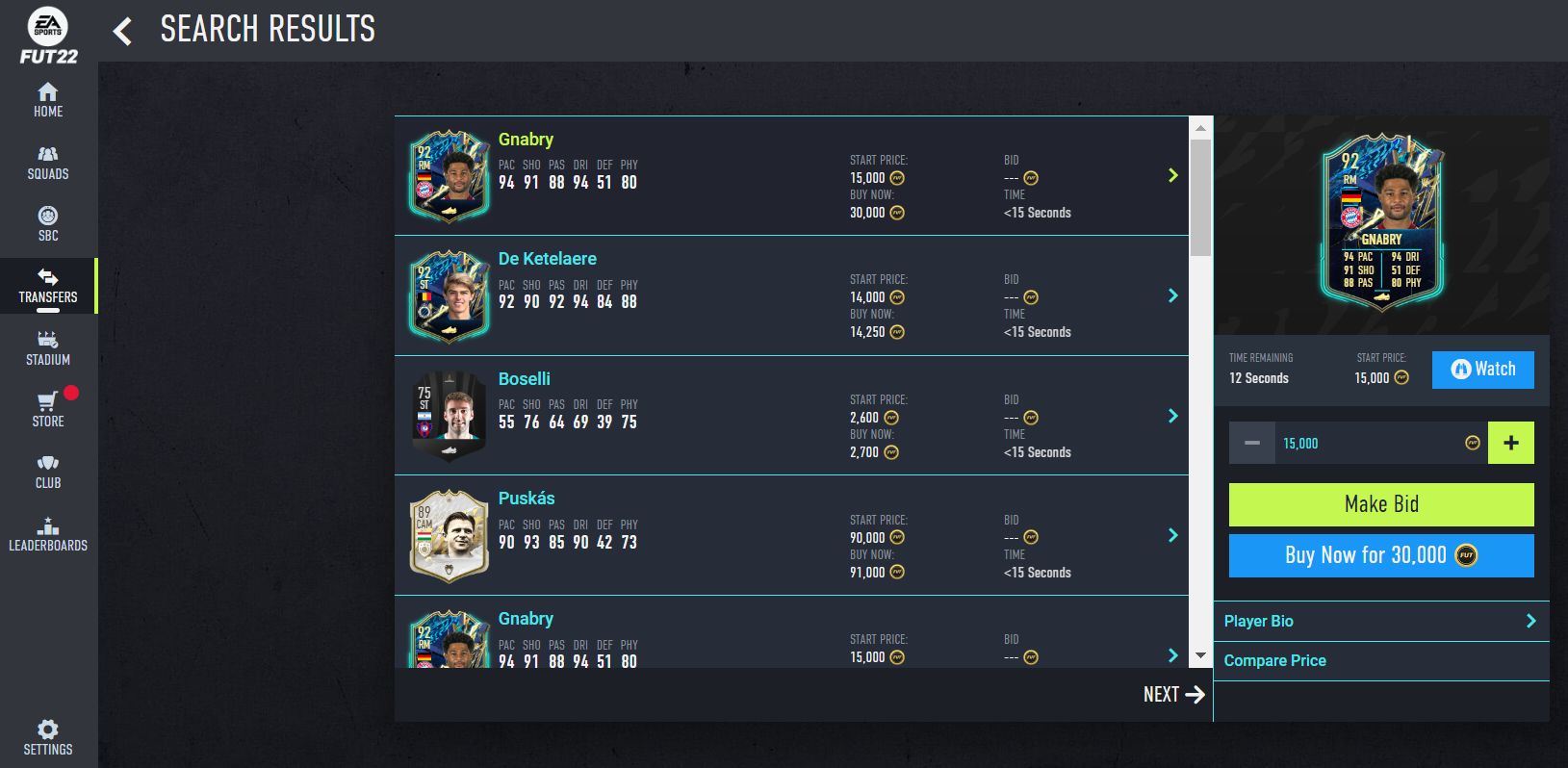This screenshot has width=1568, height=768.
Task: Click the Transfers sidebar icon
Action: [x=47, y=286]
